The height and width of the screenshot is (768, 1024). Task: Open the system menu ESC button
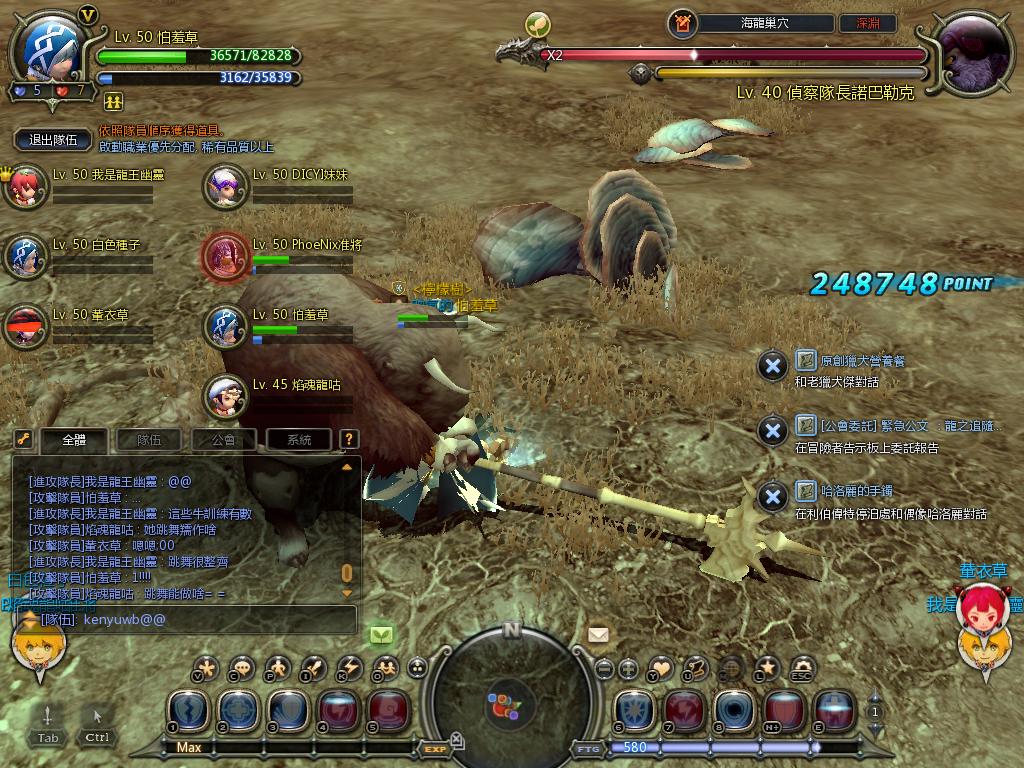click(802, 669)
